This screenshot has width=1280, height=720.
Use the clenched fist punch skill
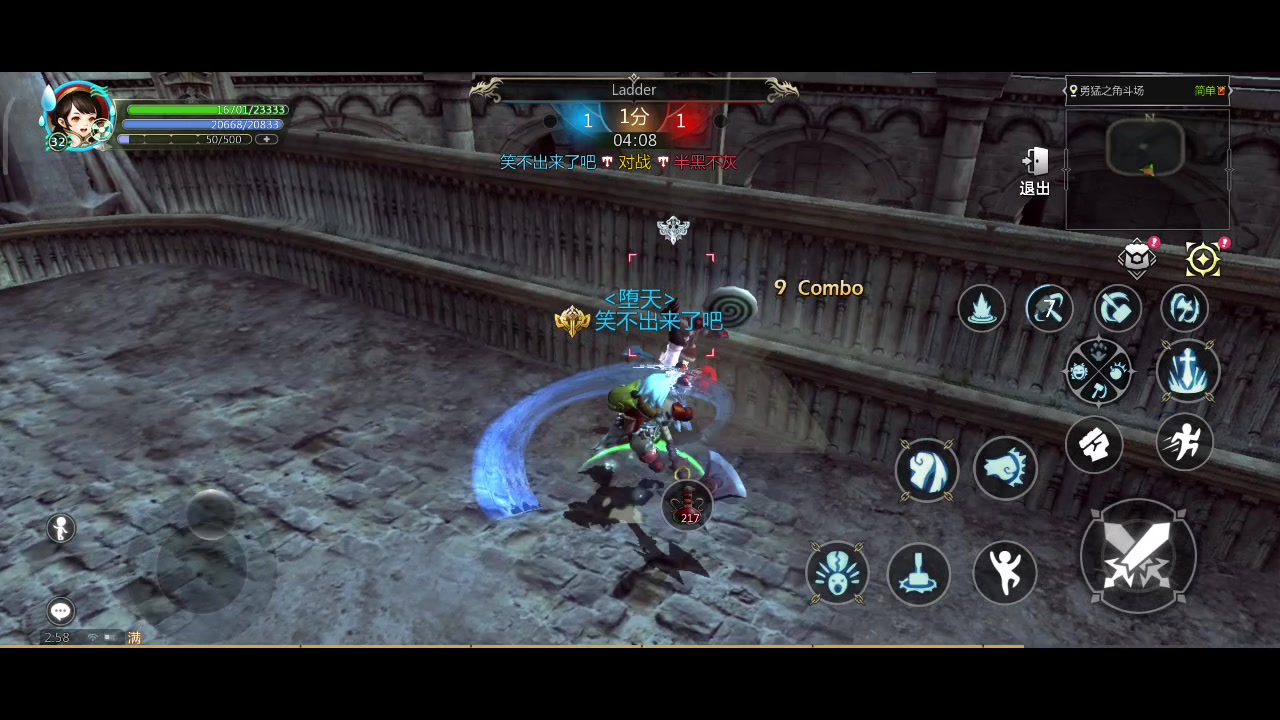[x=1094, y=445]
